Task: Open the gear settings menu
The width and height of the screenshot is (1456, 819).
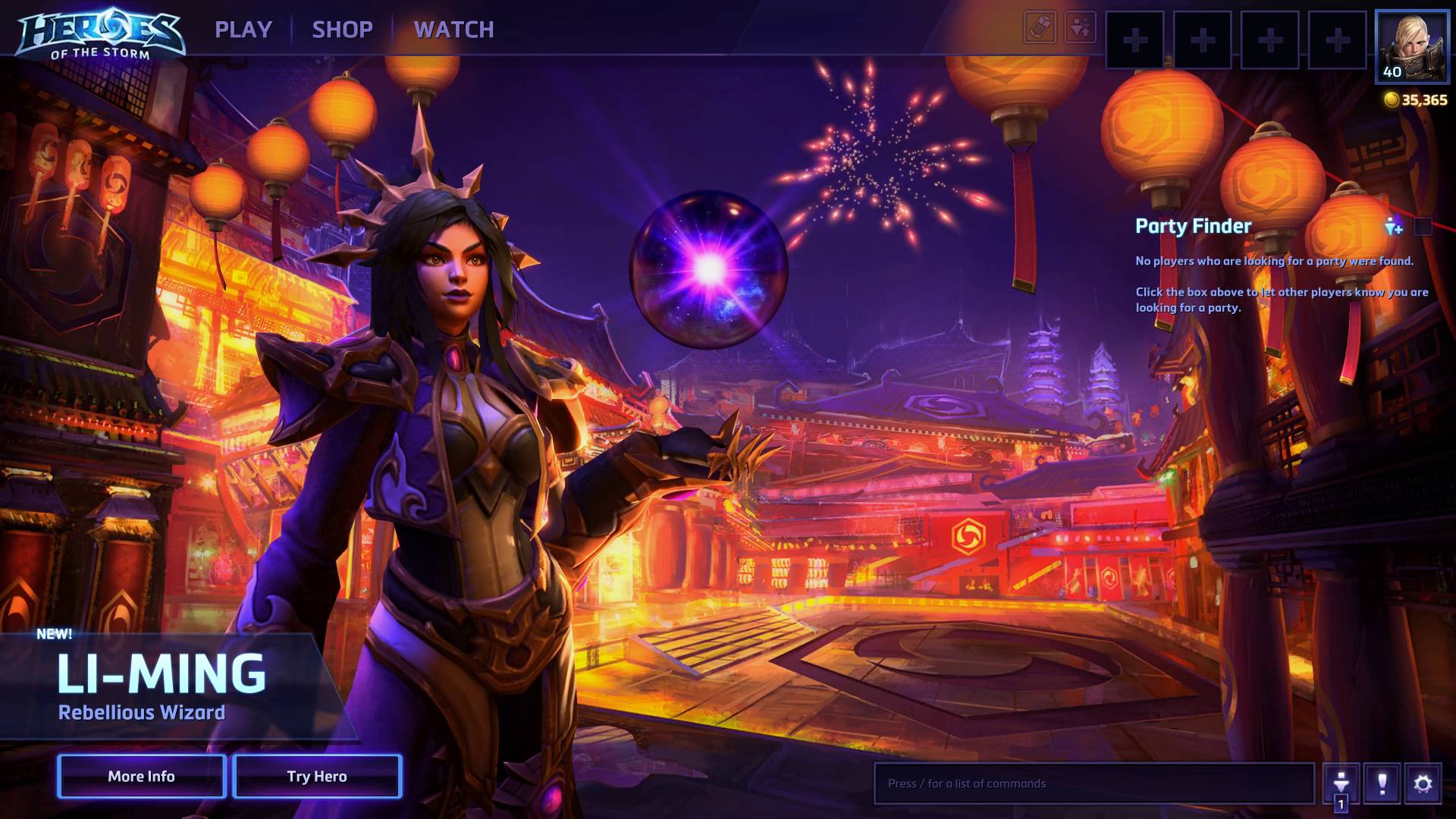Action: [x=1423, y=783]
